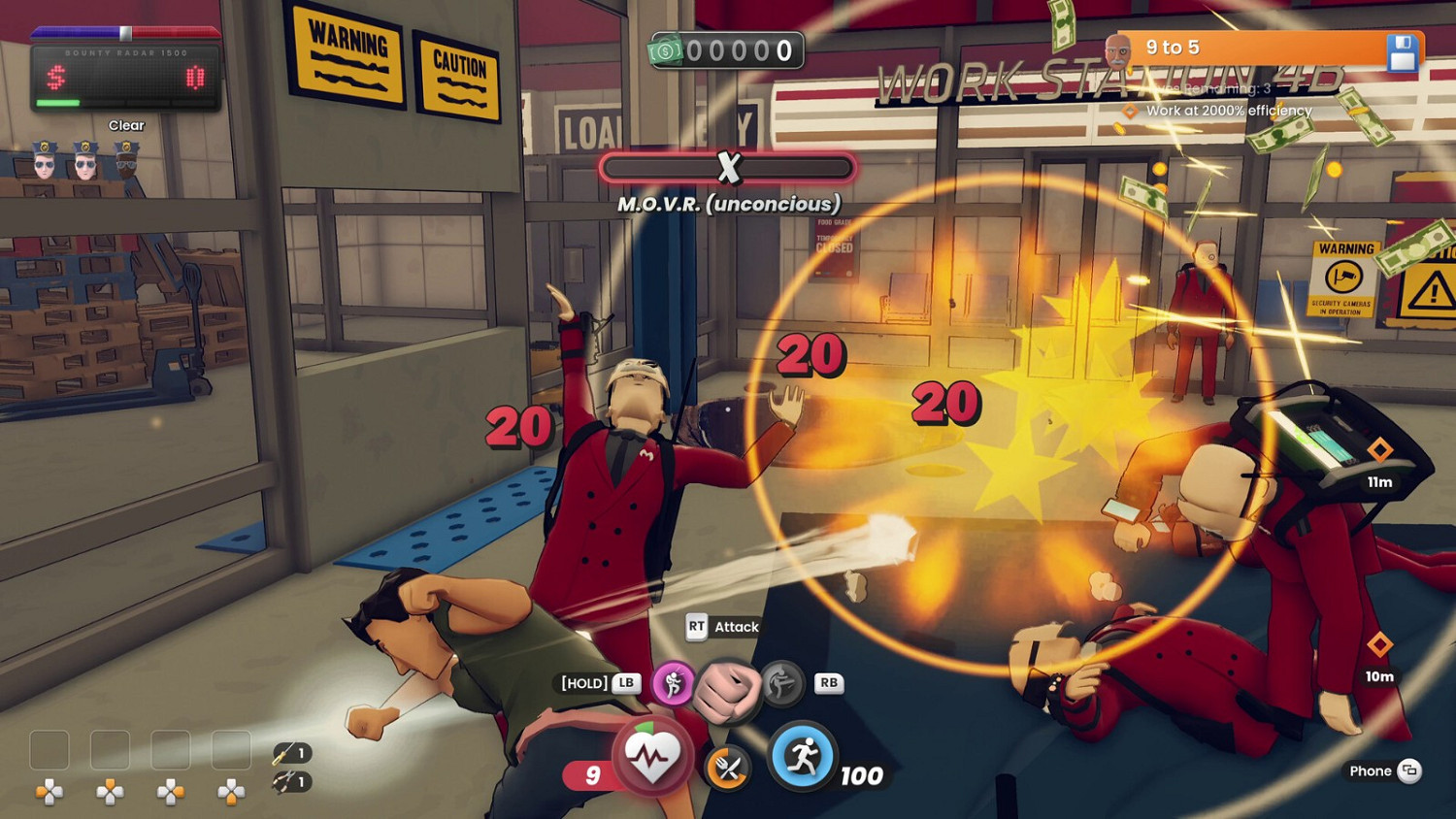This screenshot has width=1456, height=819.
Task: Click the RB kick ability icon
Action: 781,684
